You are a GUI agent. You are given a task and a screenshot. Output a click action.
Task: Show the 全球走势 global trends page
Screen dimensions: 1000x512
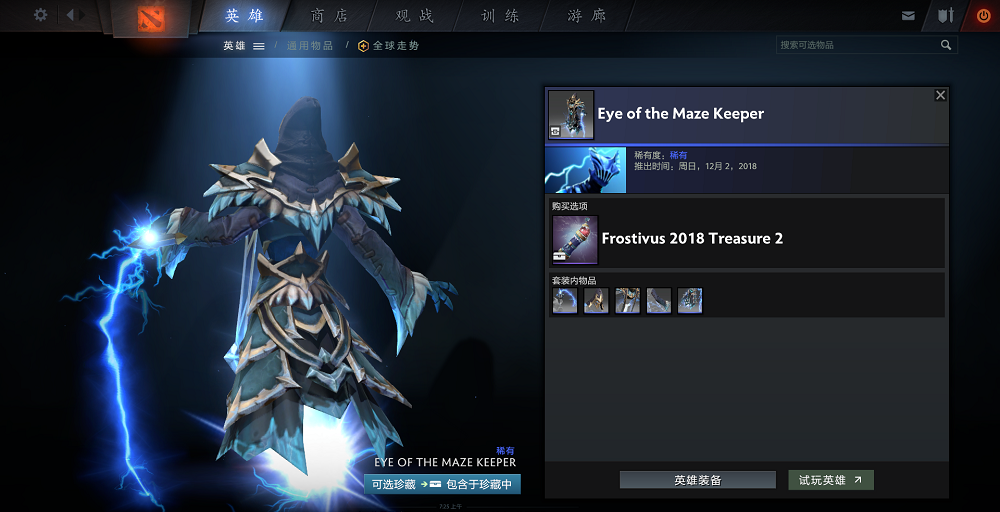tap(389, 46)
